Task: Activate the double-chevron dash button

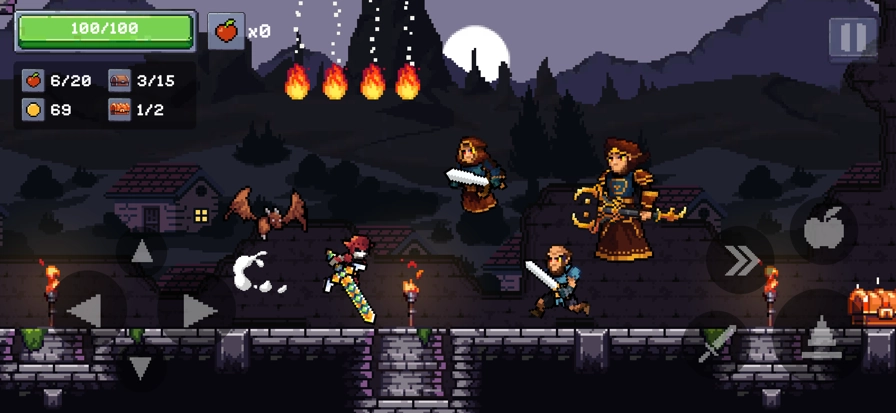Action: click(740, 262)
